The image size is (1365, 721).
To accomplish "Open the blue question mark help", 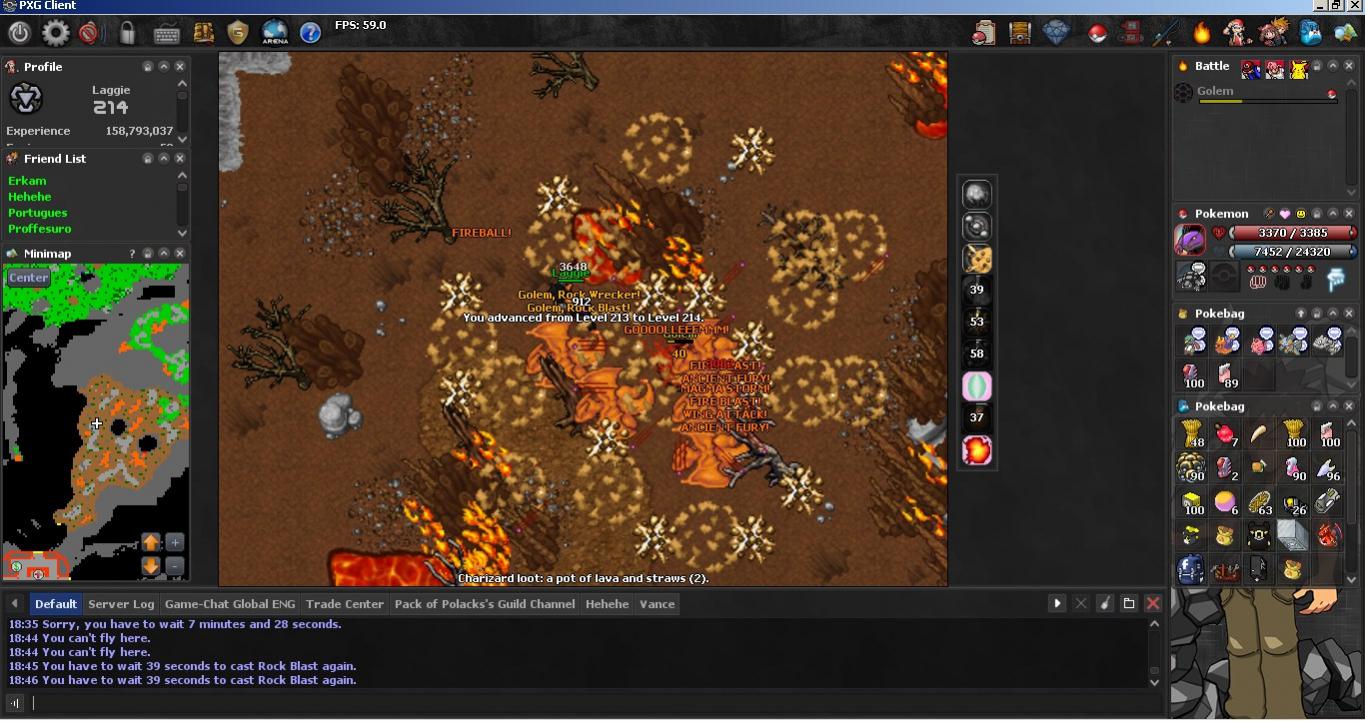I will [311, 33].
